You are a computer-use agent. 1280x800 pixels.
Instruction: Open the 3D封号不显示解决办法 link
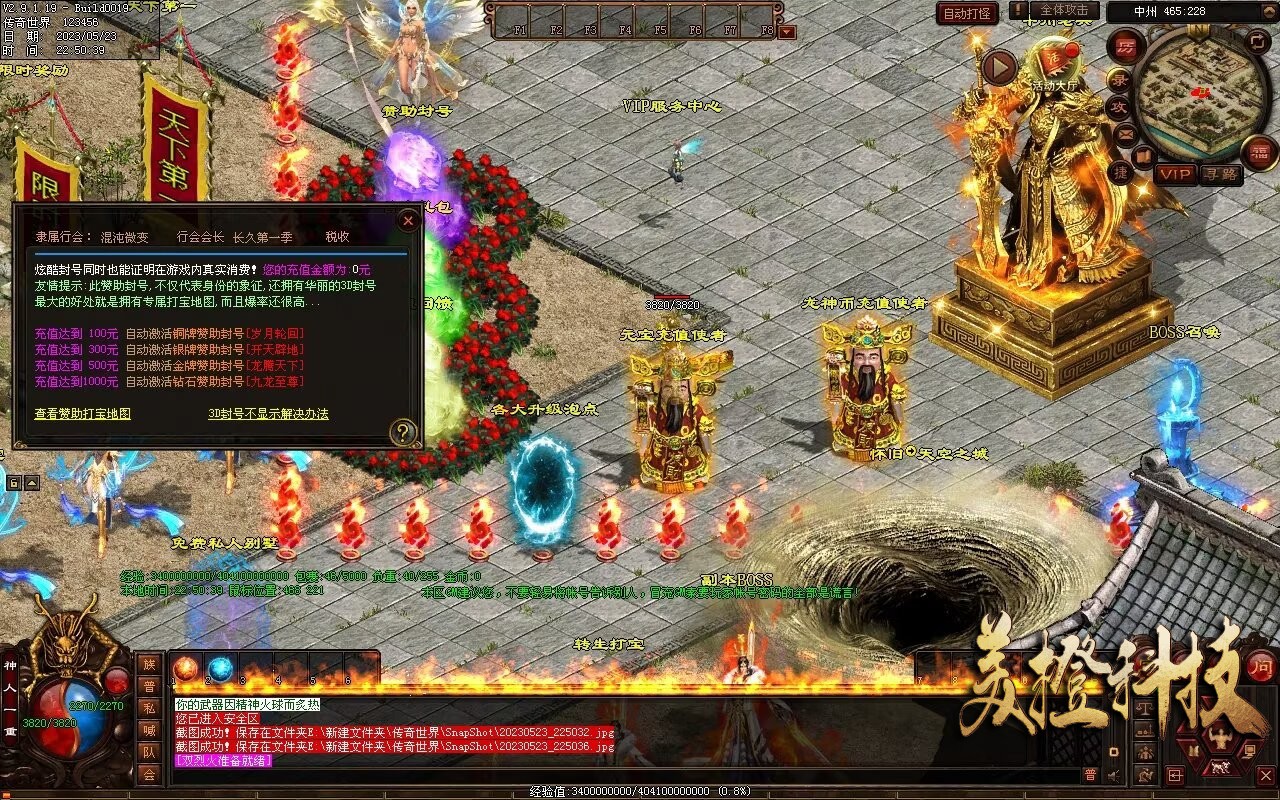pyautogui.click(x=268, y=413)
